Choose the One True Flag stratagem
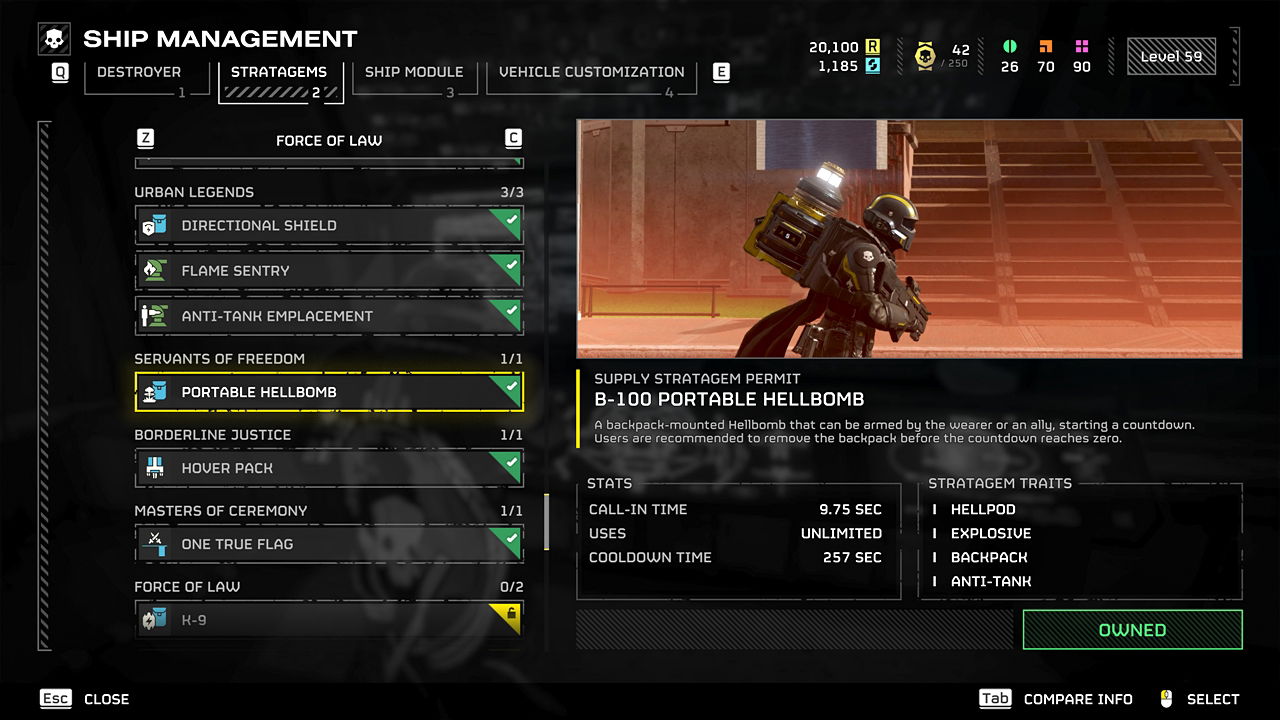This screenshot has width=1280, height=720. [329, 544]
